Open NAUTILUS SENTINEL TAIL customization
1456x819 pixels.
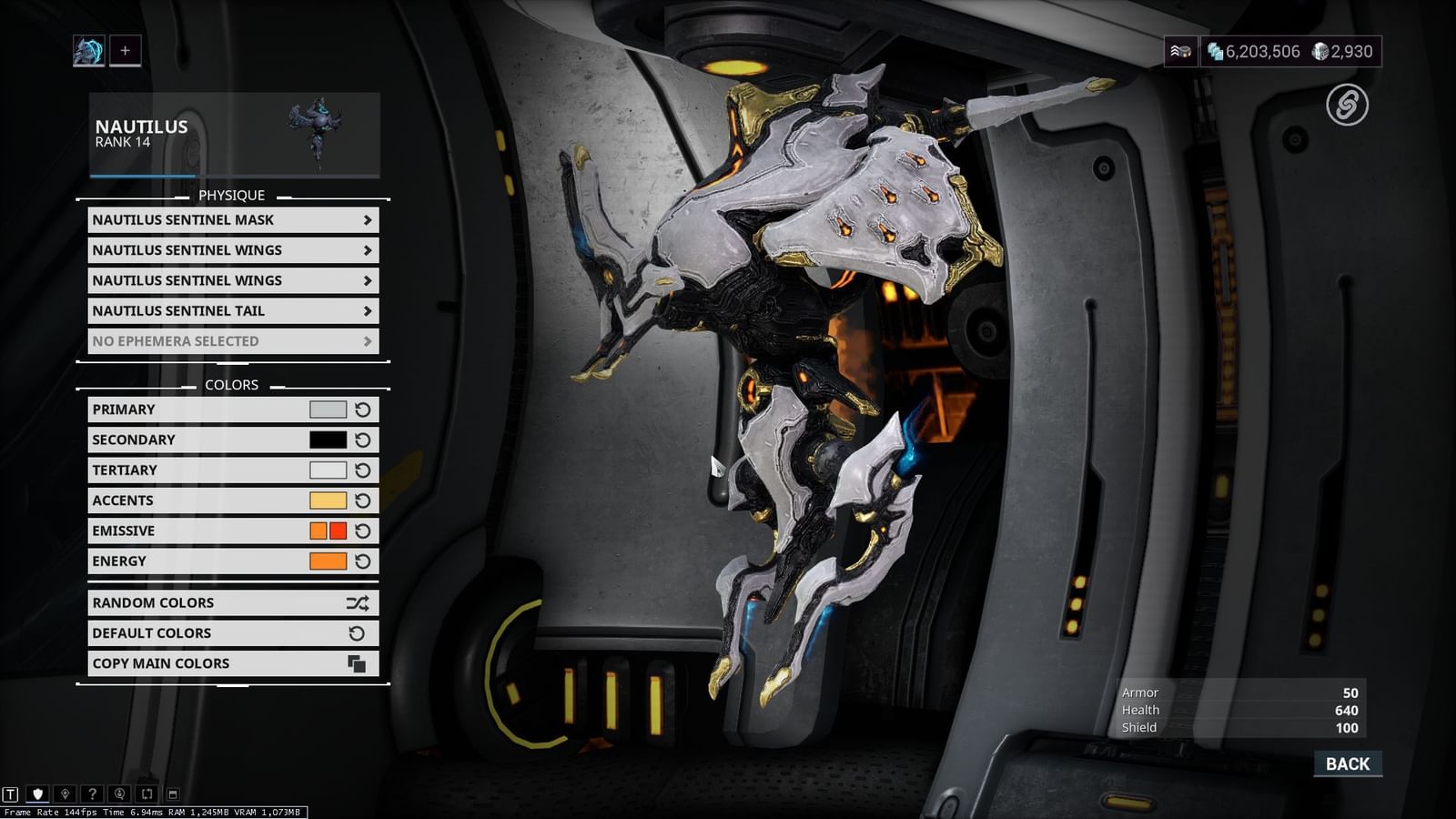pyautogui.click(x=232, y=310)
